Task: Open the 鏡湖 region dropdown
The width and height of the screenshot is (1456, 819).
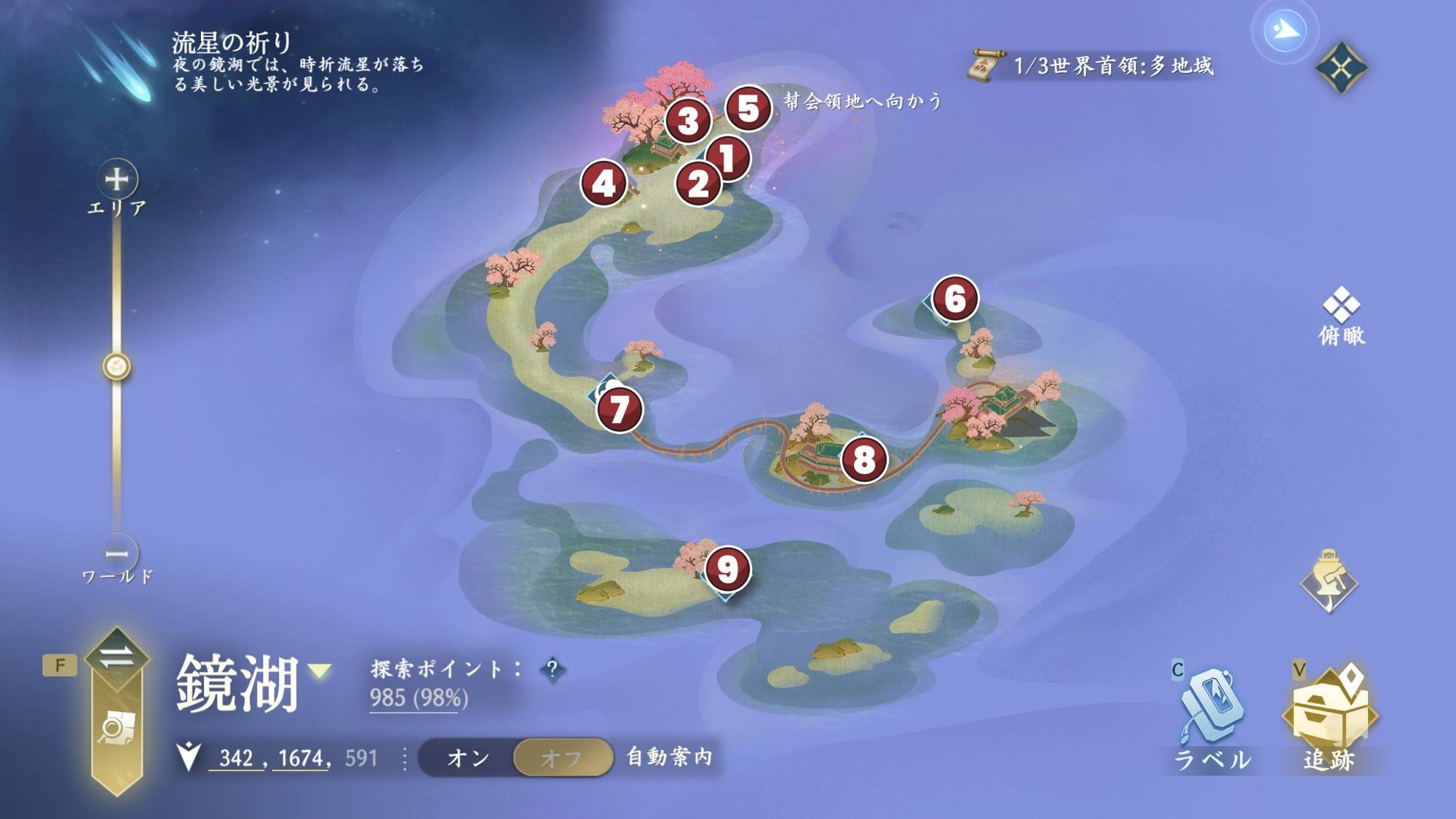Action: point(320,670)
